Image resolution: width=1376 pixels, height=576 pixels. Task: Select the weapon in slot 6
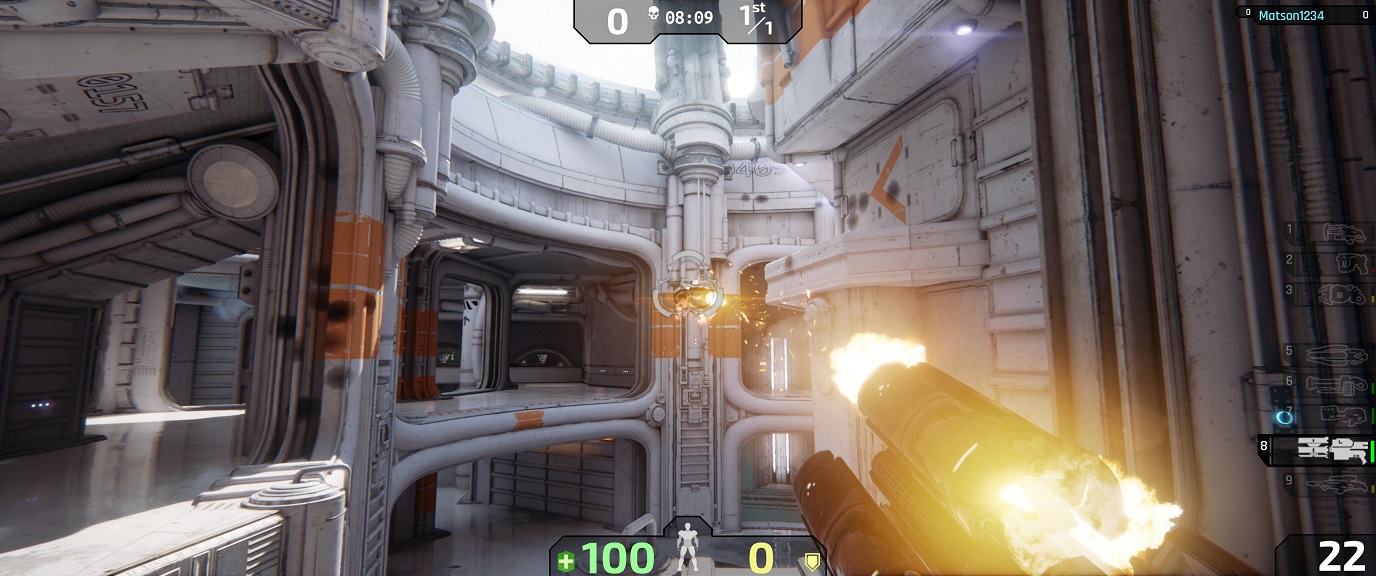(x=1340, y=385)
